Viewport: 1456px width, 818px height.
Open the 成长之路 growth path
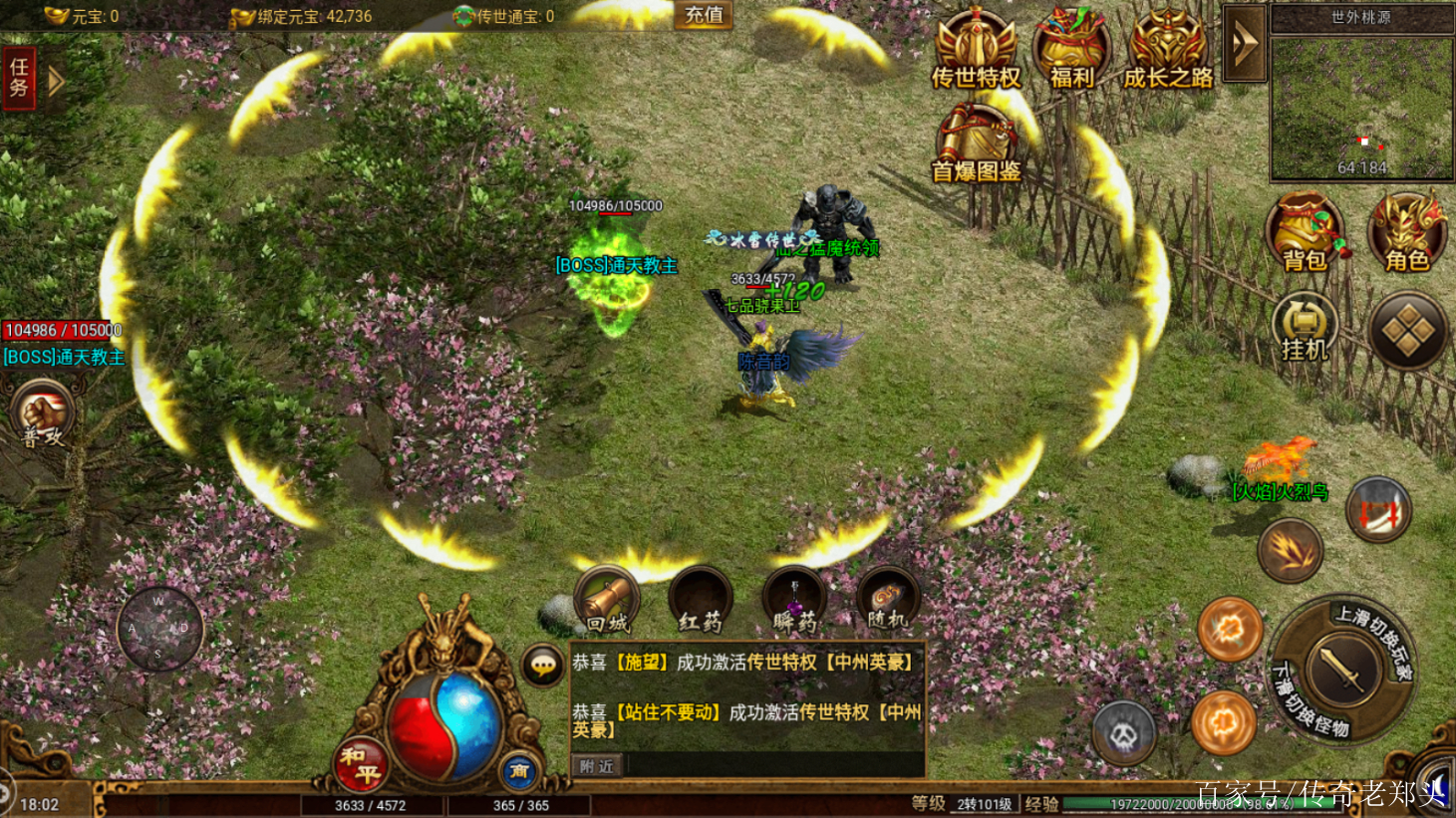pyautogui.click(x=1168, y=52)
